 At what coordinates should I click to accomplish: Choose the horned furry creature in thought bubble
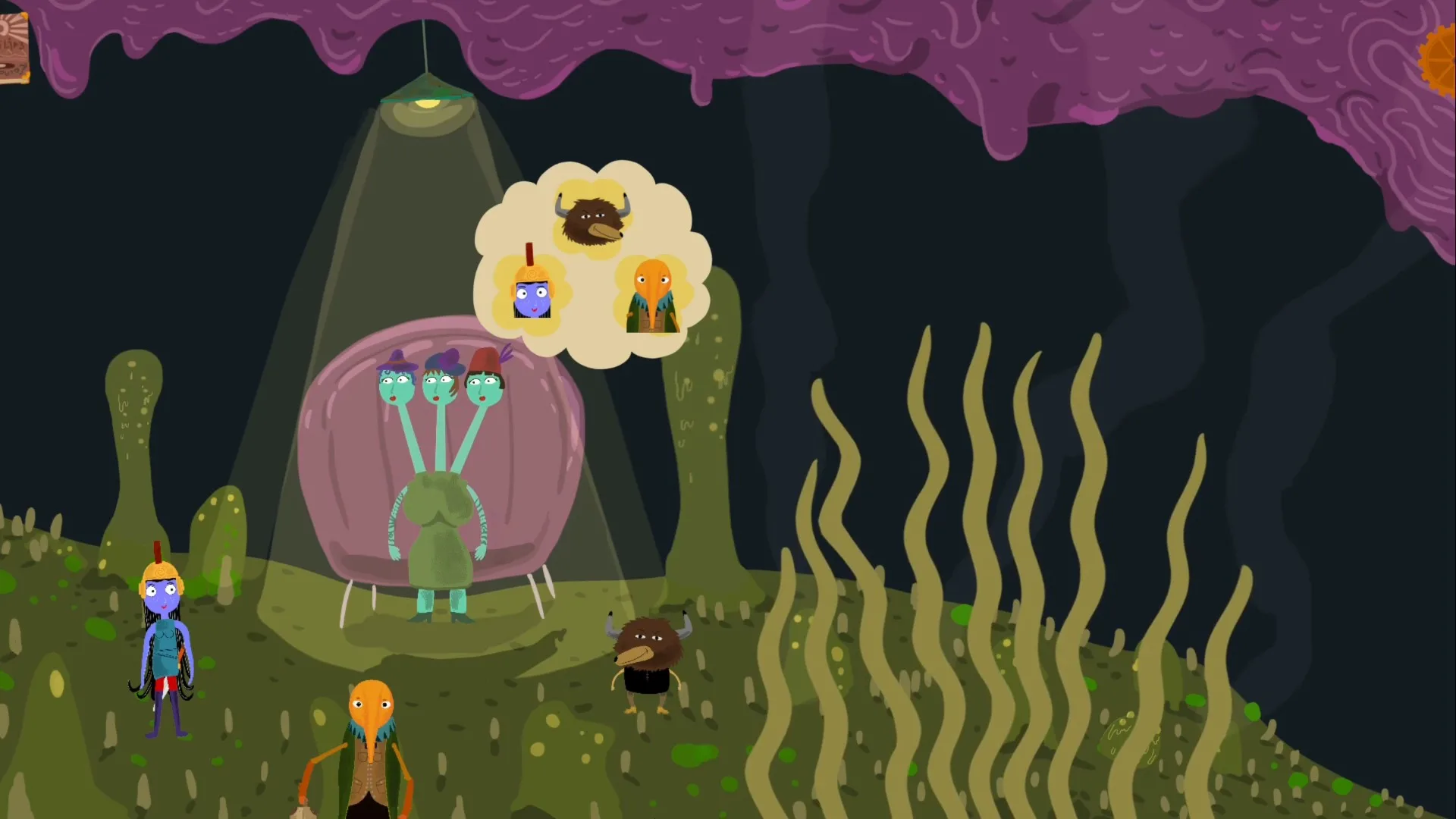tap(592, 217)
